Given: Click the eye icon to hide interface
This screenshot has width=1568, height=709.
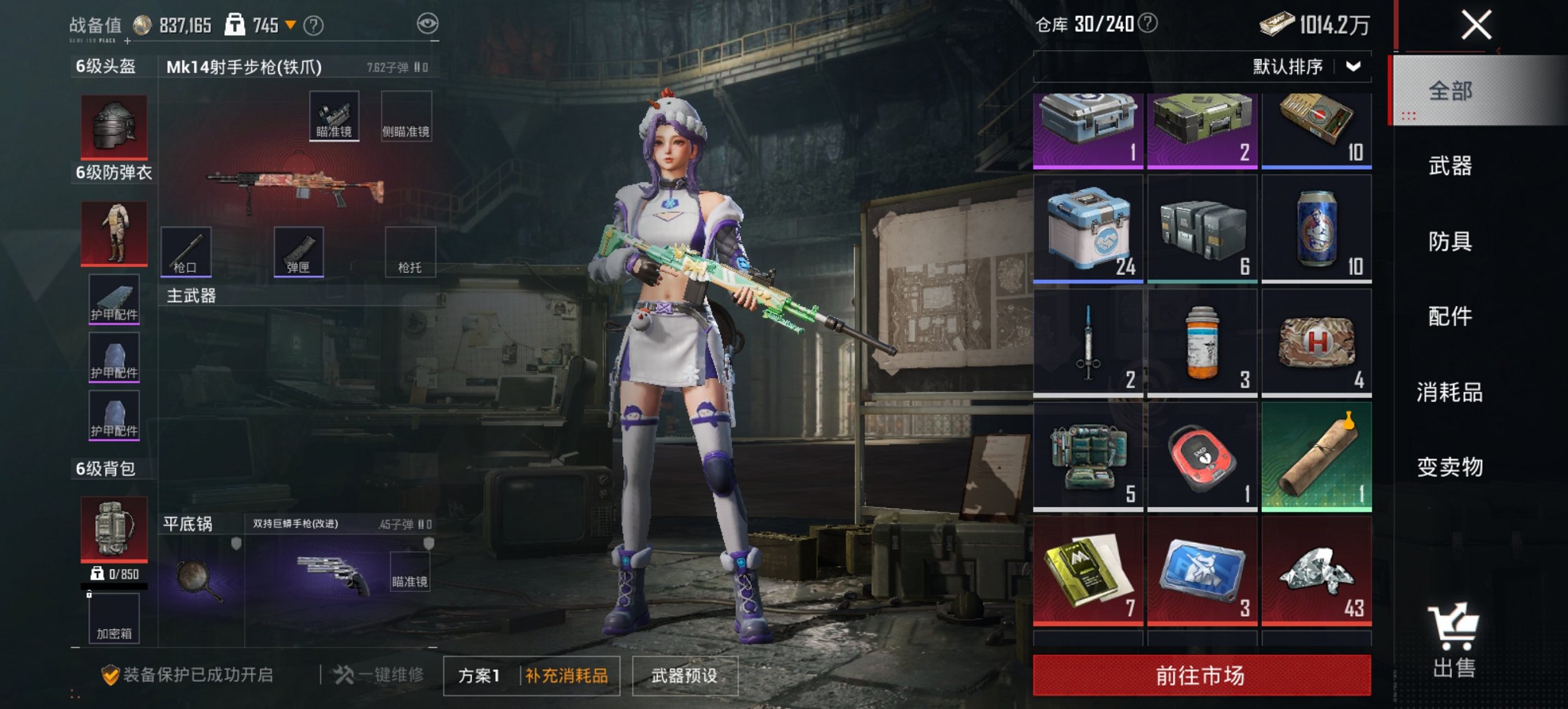Looking at the screenshot, I should [x=429, y=23].
